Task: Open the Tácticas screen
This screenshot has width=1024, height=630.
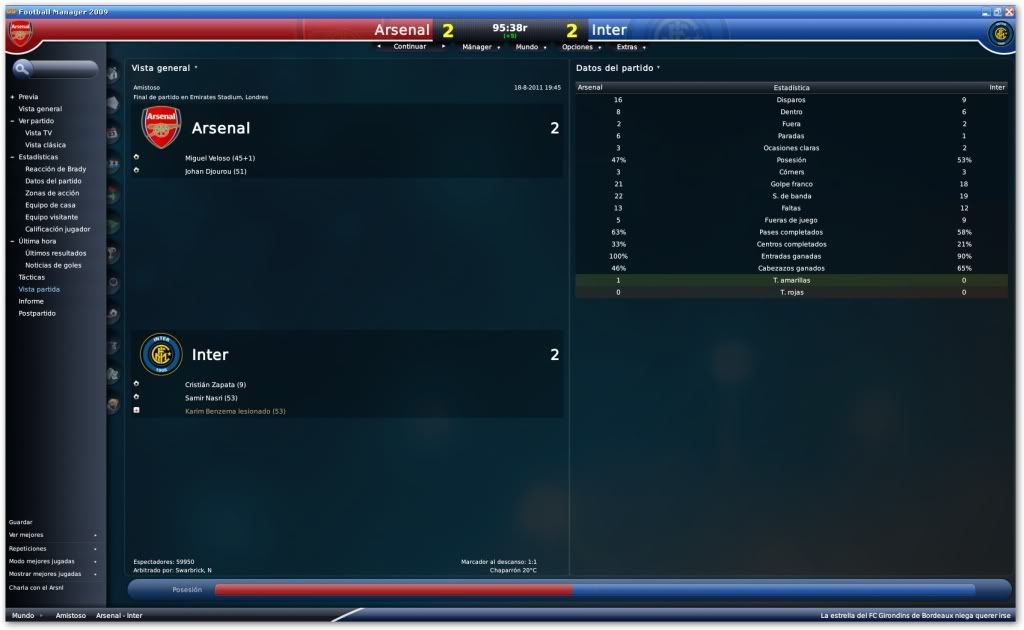Action: tap(32, 277)
